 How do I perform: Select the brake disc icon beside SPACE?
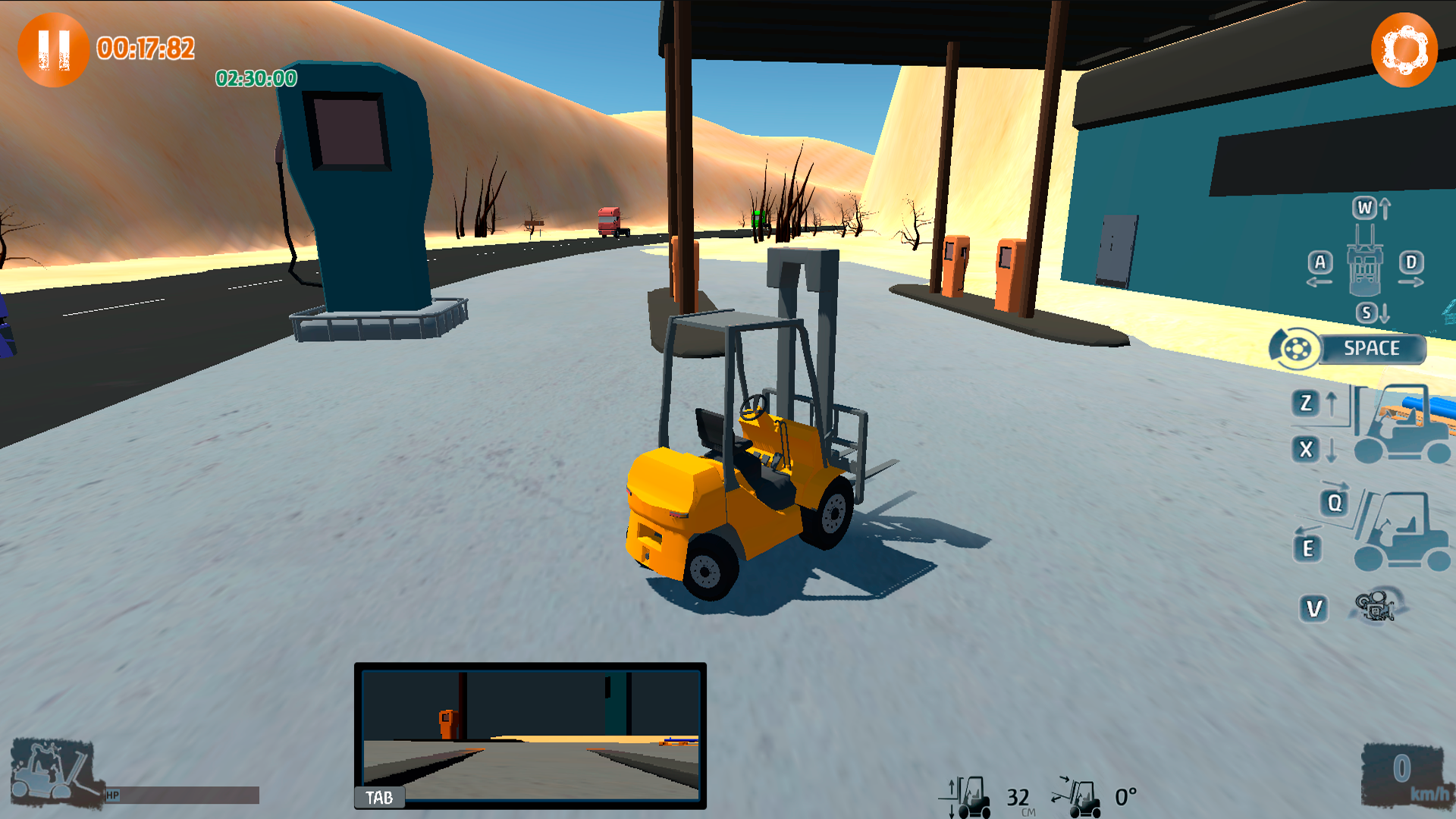coord(1296,350)
